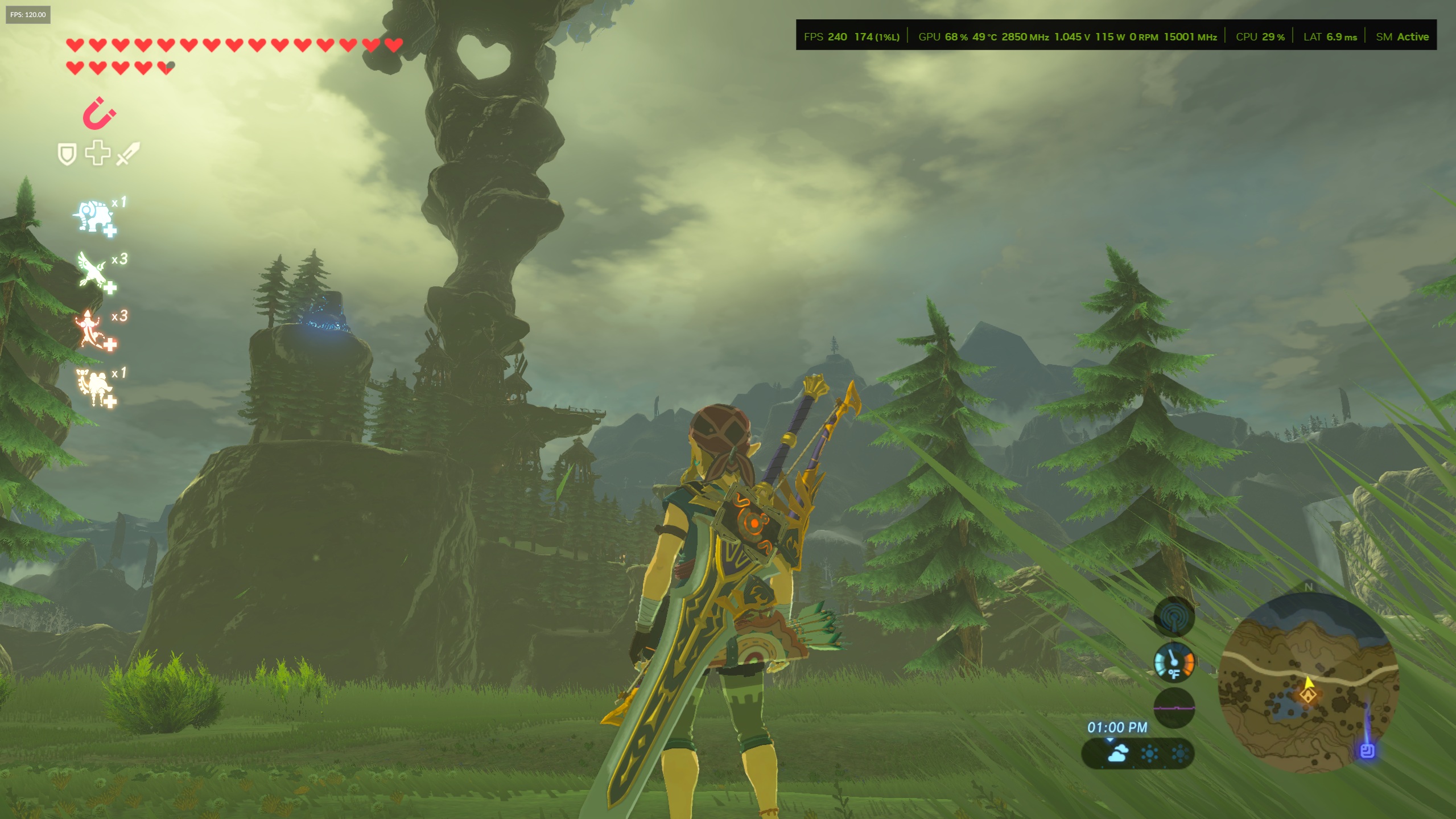Click the noise level meter
This screenshot has height=819, width=1456.
[x=1174, y=708]
